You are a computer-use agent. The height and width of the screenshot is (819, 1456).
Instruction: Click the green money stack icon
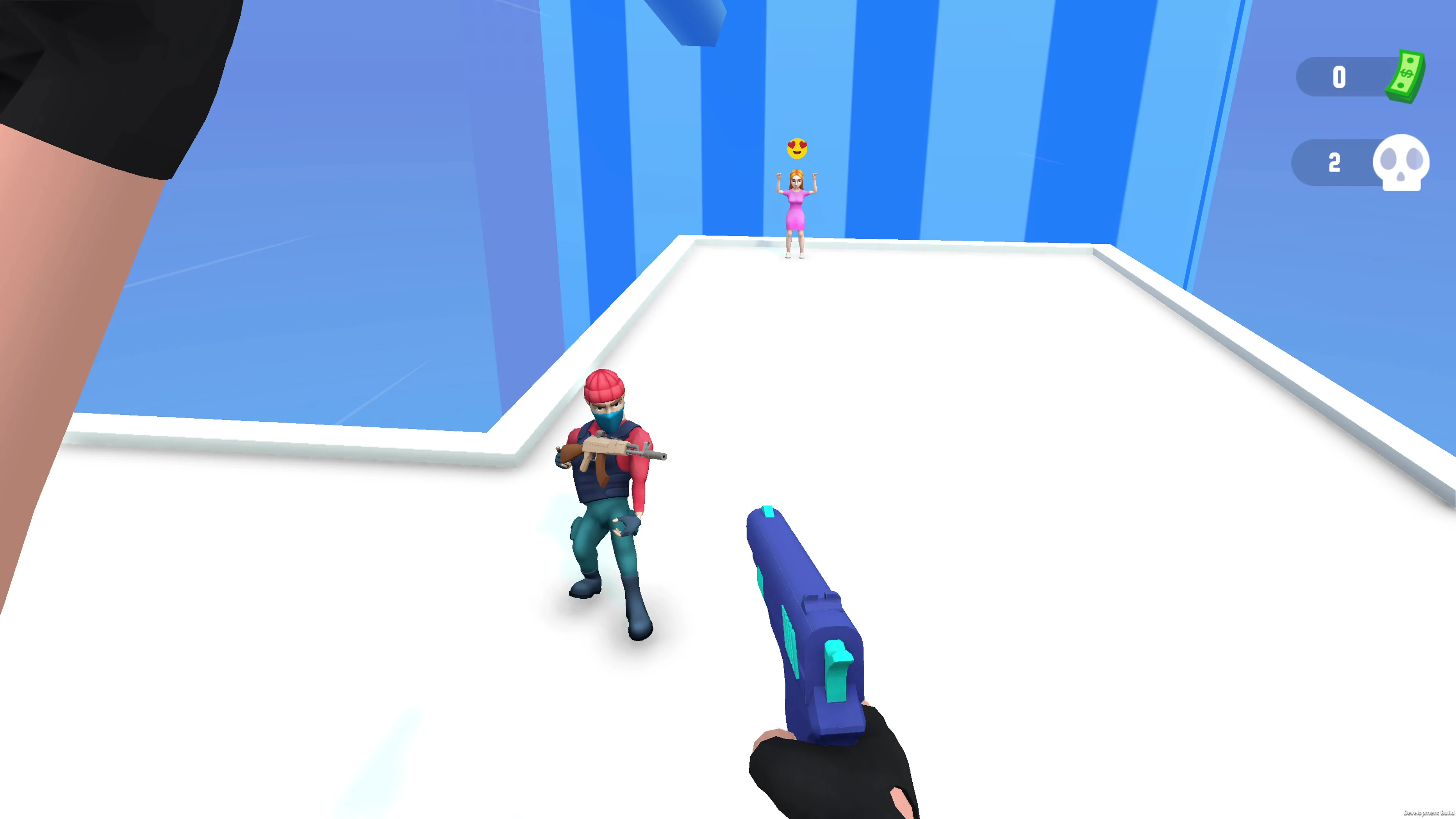pos(1405,76)
